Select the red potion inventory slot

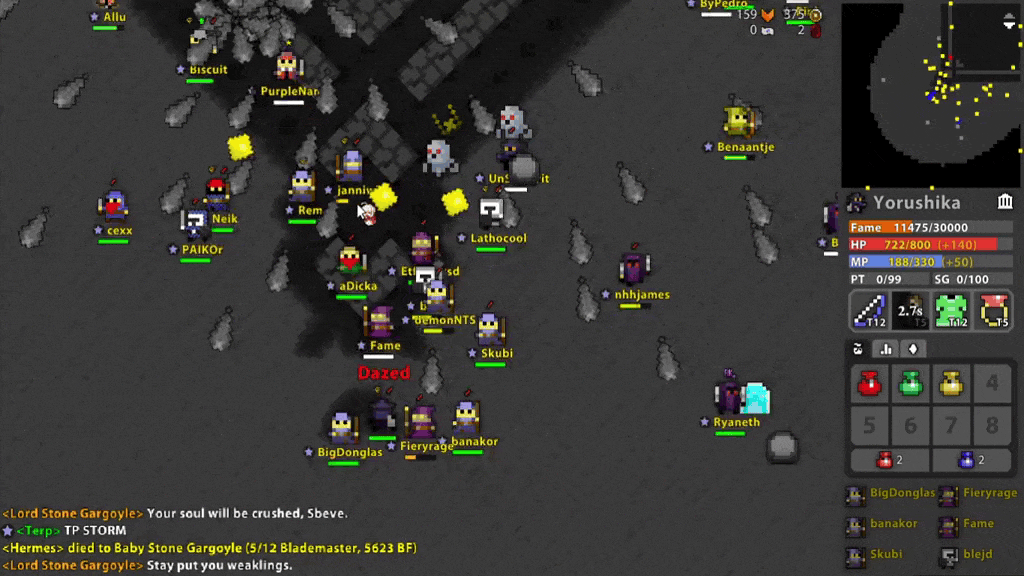[x=869, y=384]
